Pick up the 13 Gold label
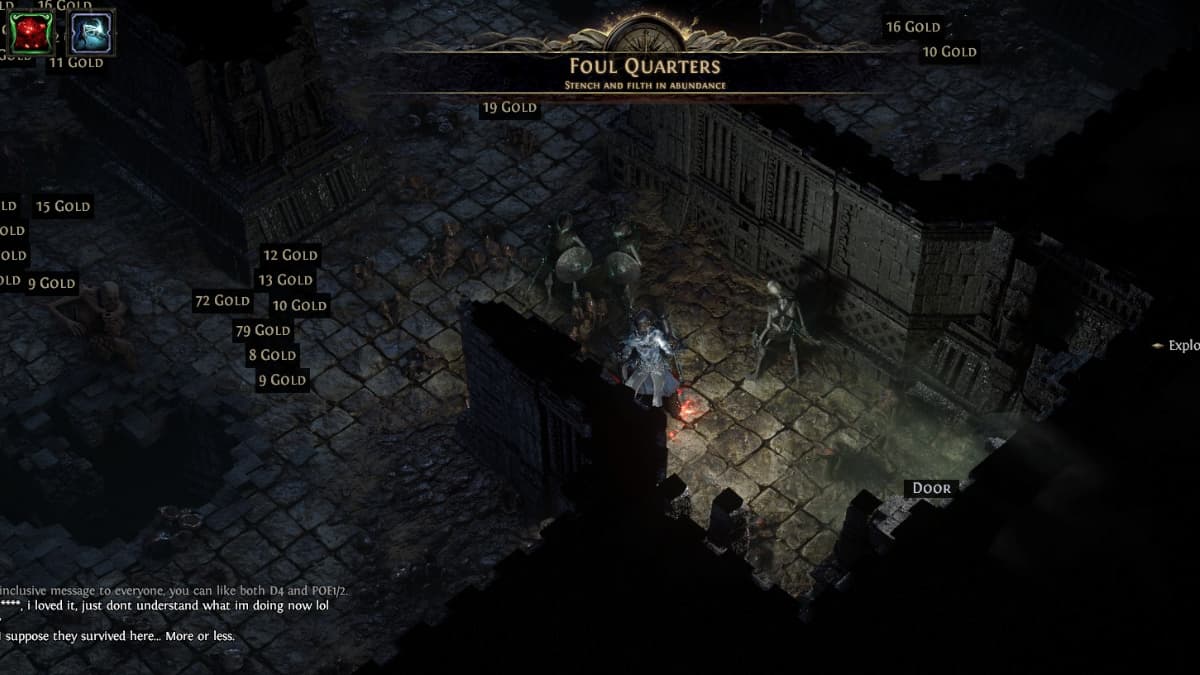The image size is (1200, 675). click(285, 280)
